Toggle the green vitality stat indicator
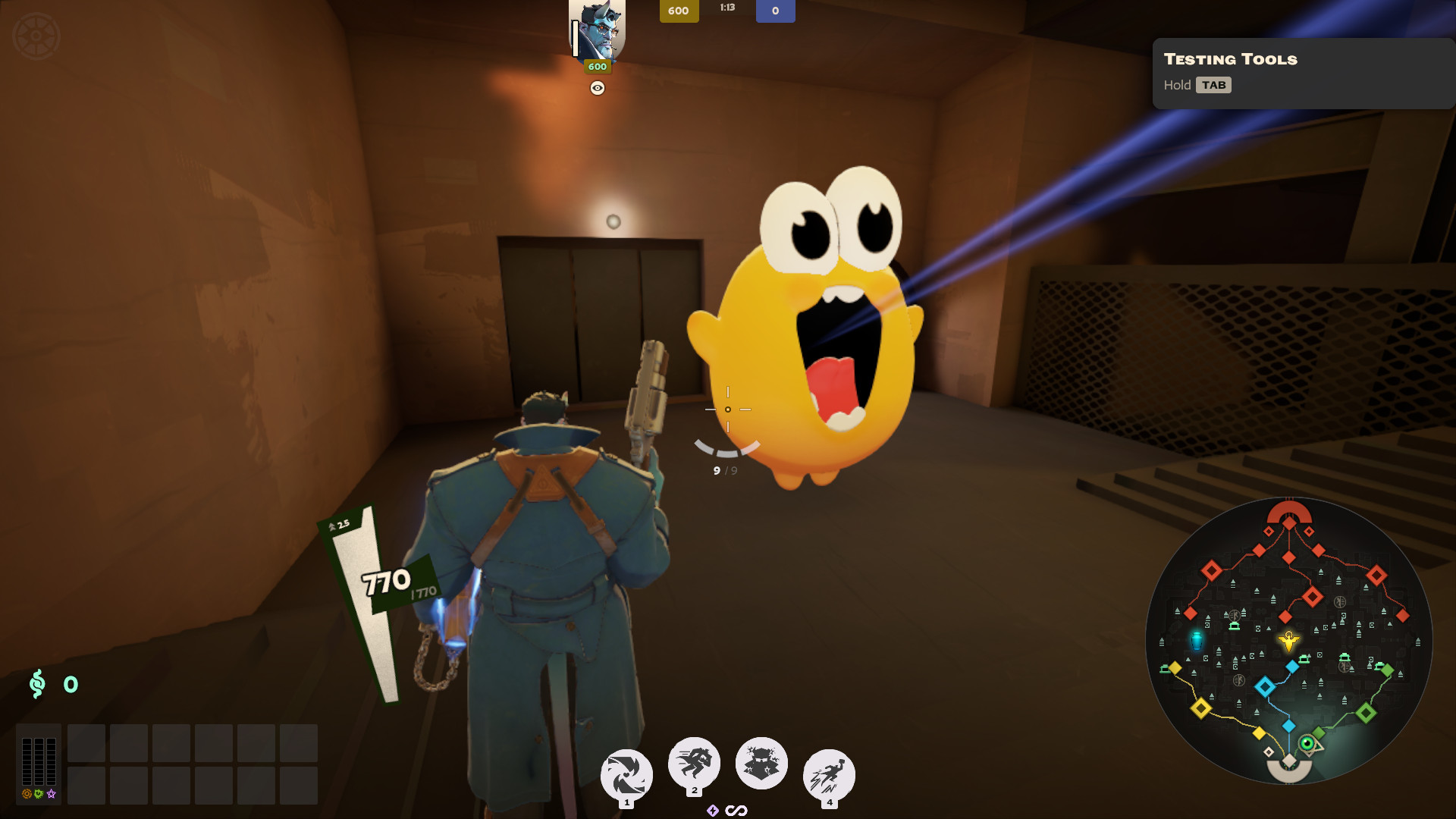 38,793
